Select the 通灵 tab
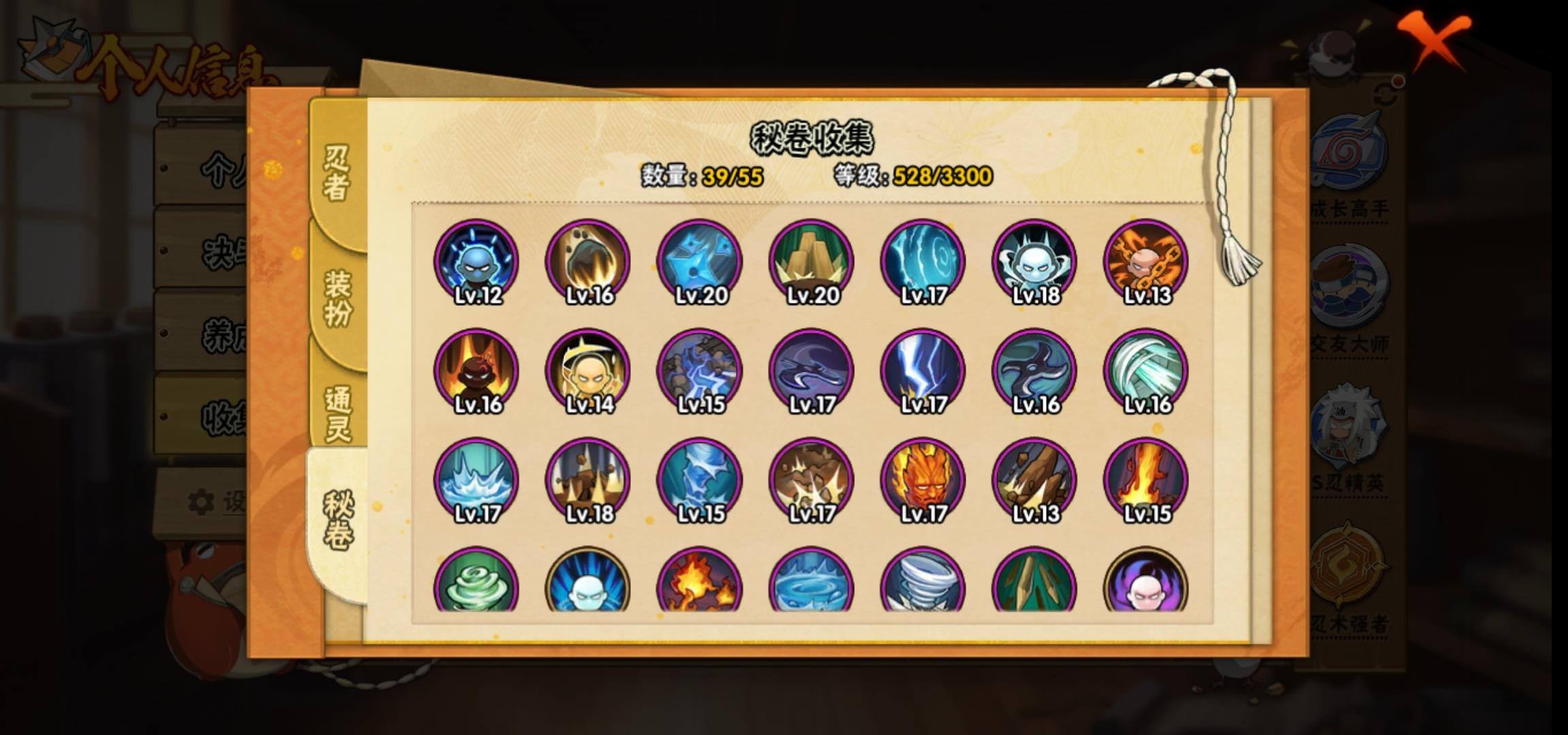The image size is (1568, 735). click(338, 414)
